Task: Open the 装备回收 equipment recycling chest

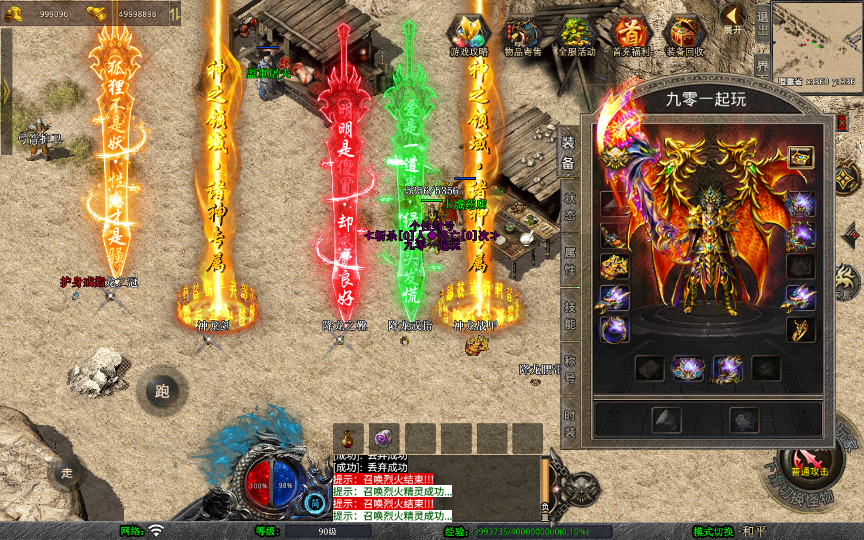Action: (x=685, y=36)
